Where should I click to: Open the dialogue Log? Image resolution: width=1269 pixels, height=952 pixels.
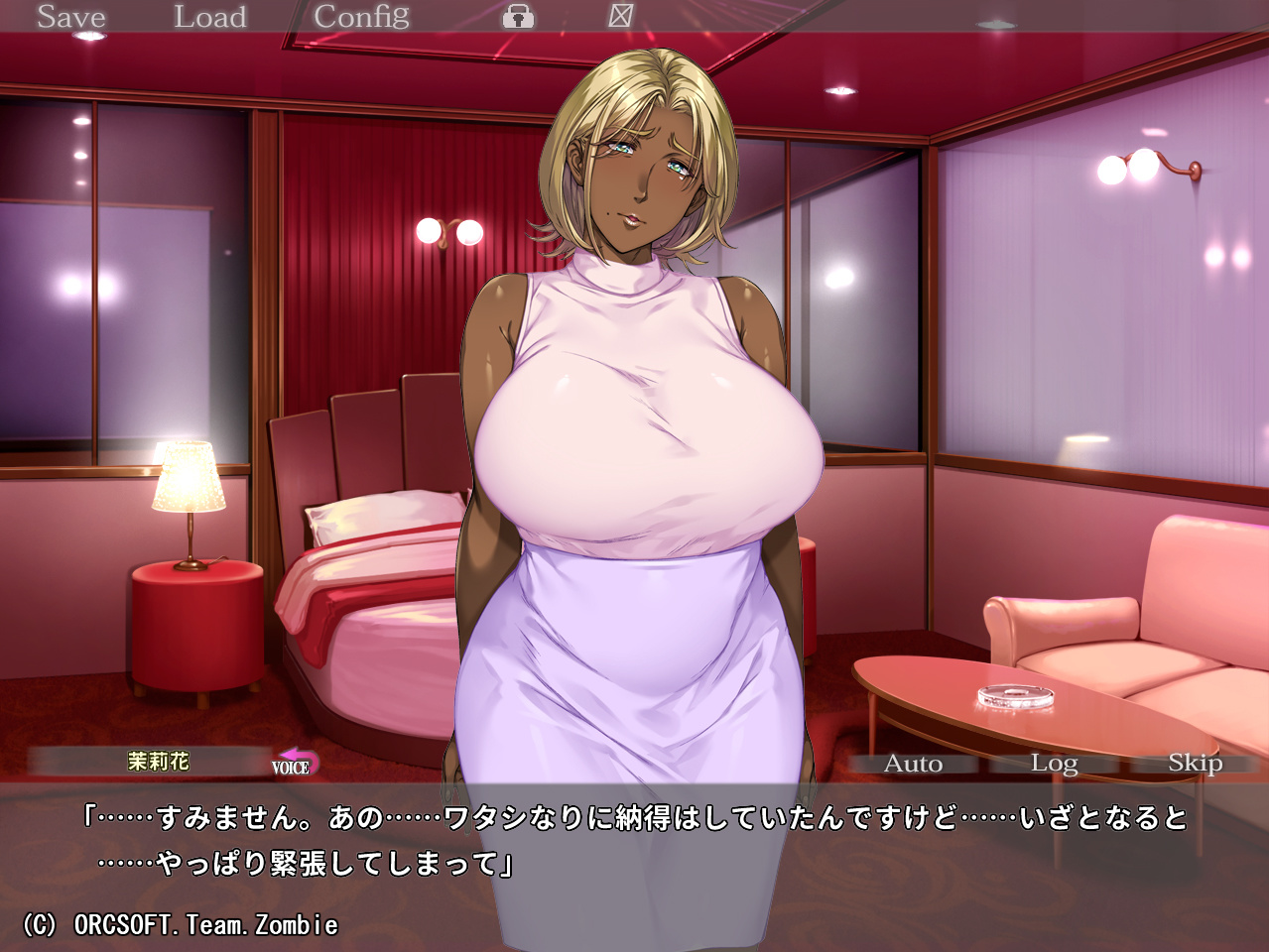click(1054, 764)
